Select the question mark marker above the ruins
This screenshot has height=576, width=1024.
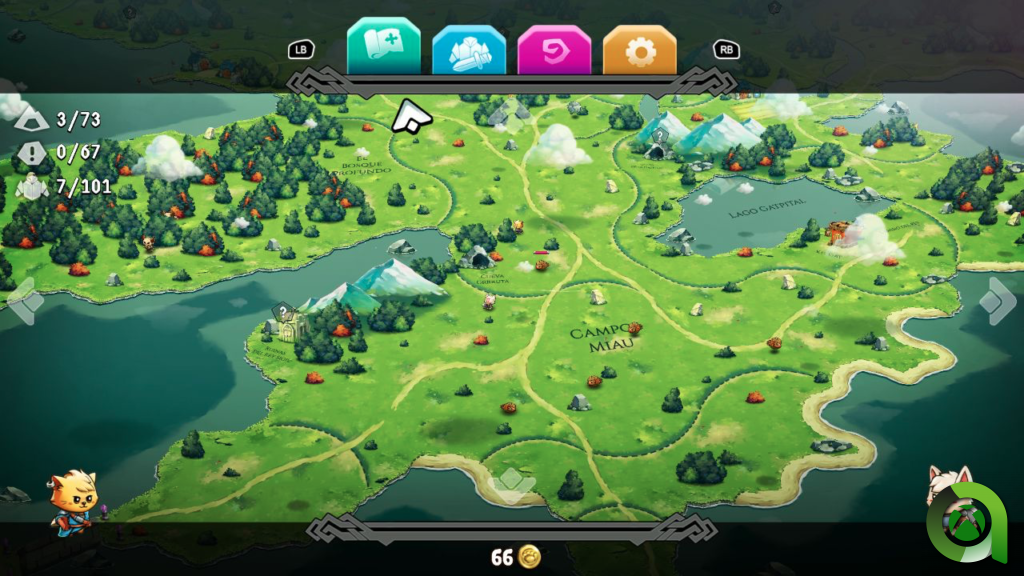(283, 311)
